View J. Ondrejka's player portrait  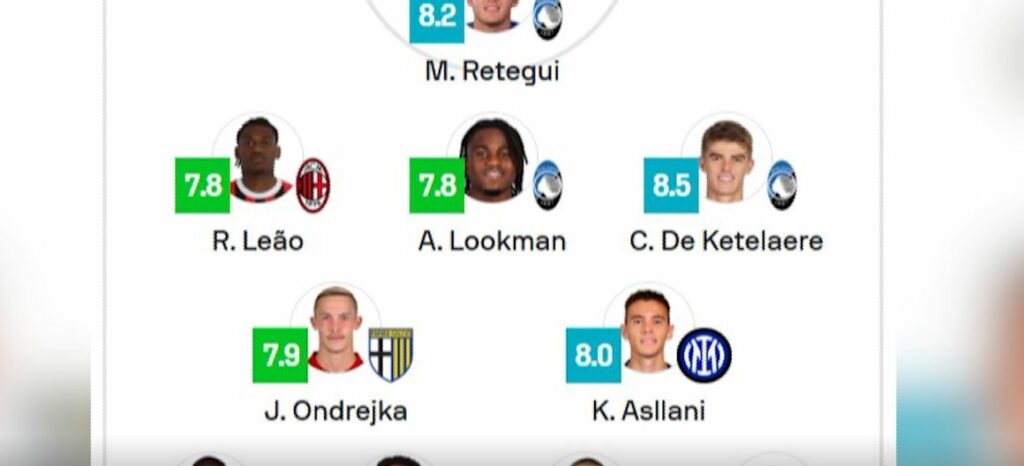coord(336,329)
